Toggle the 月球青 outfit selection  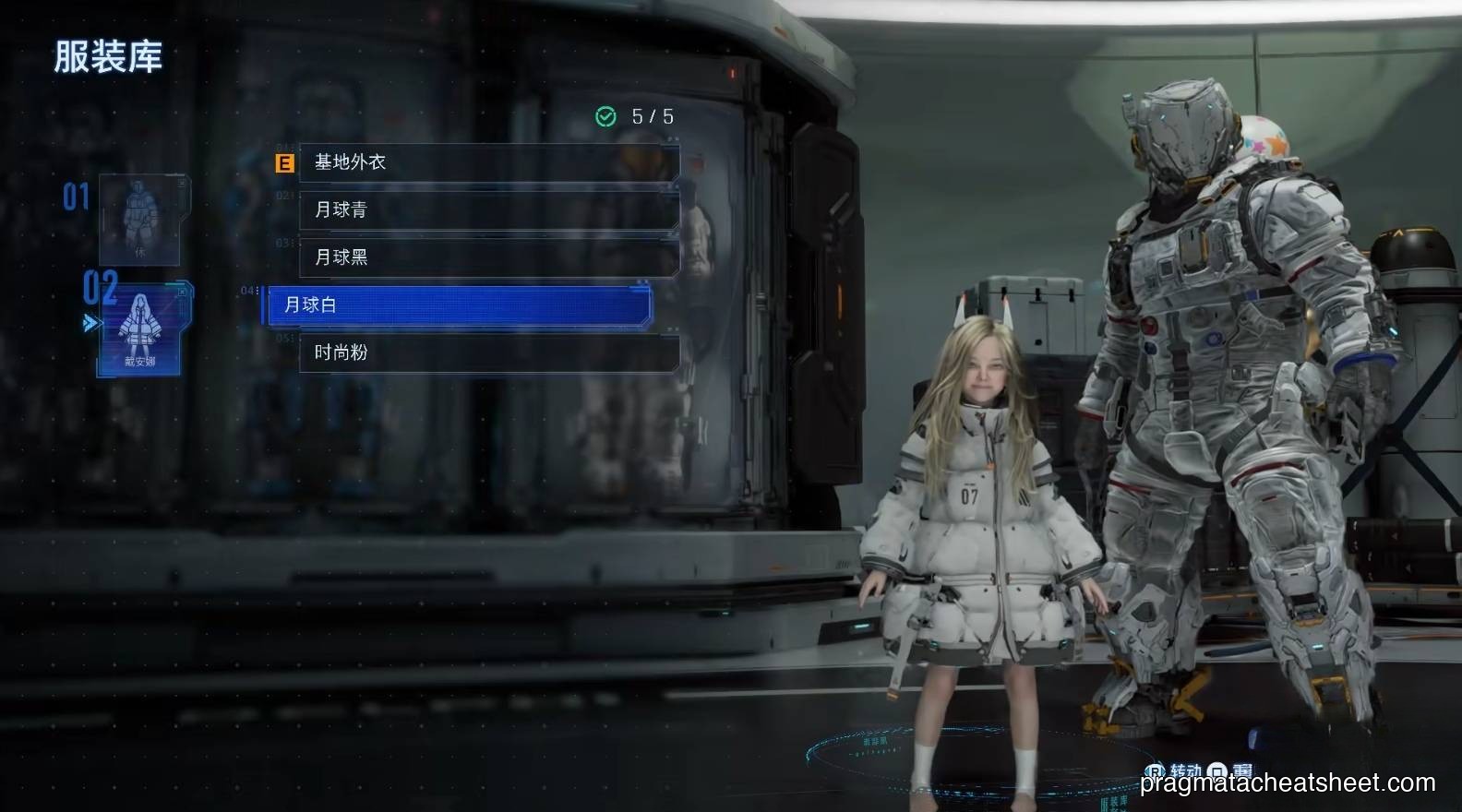coord(488,210)
